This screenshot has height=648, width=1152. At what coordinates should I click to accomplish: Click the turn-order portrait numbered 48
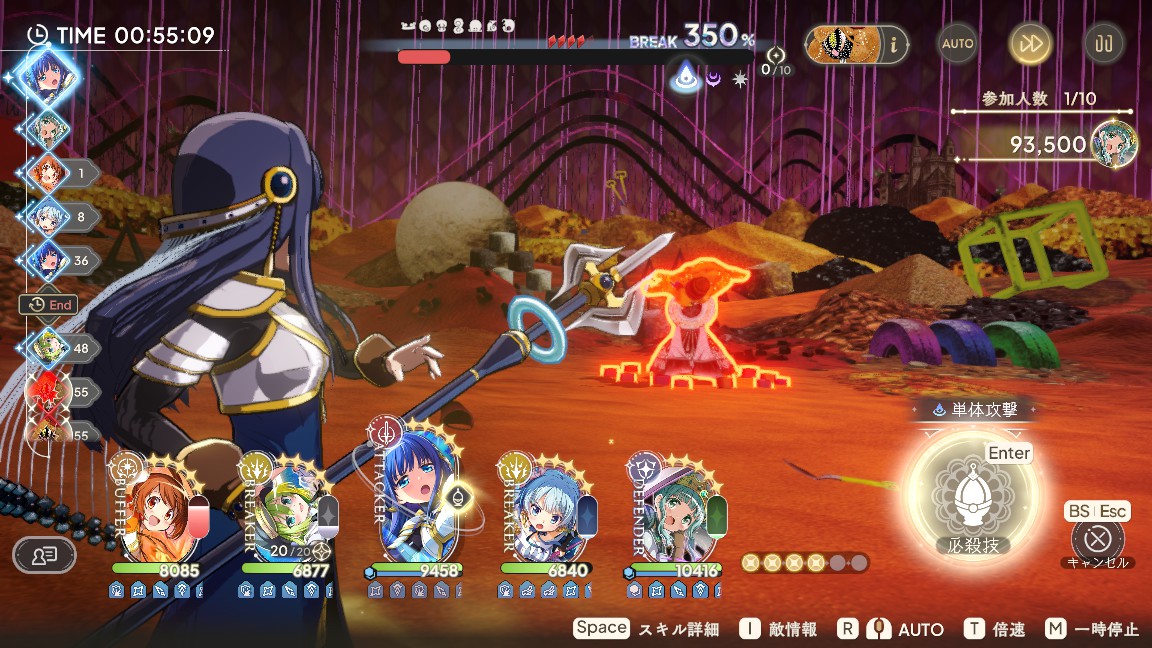(x=47, y=348)
